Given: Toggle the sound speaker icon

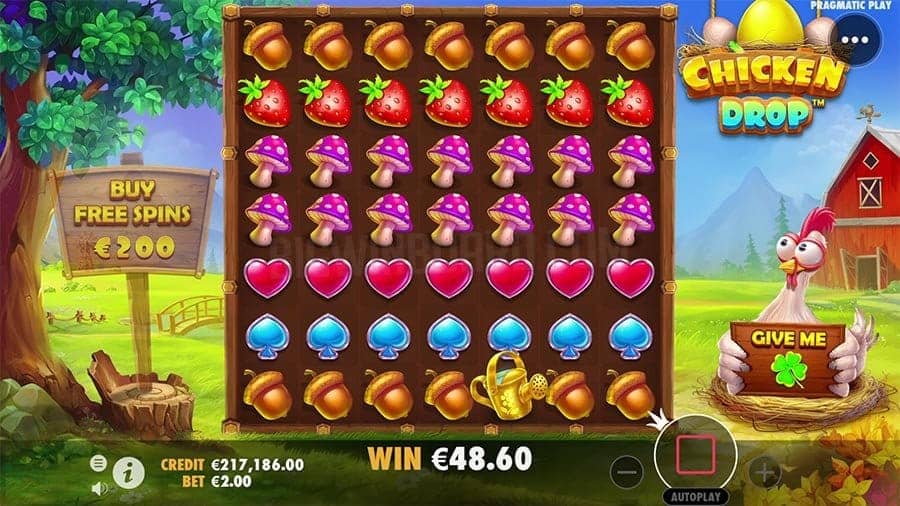Looking at the screenshot, I should click(99, 488).
